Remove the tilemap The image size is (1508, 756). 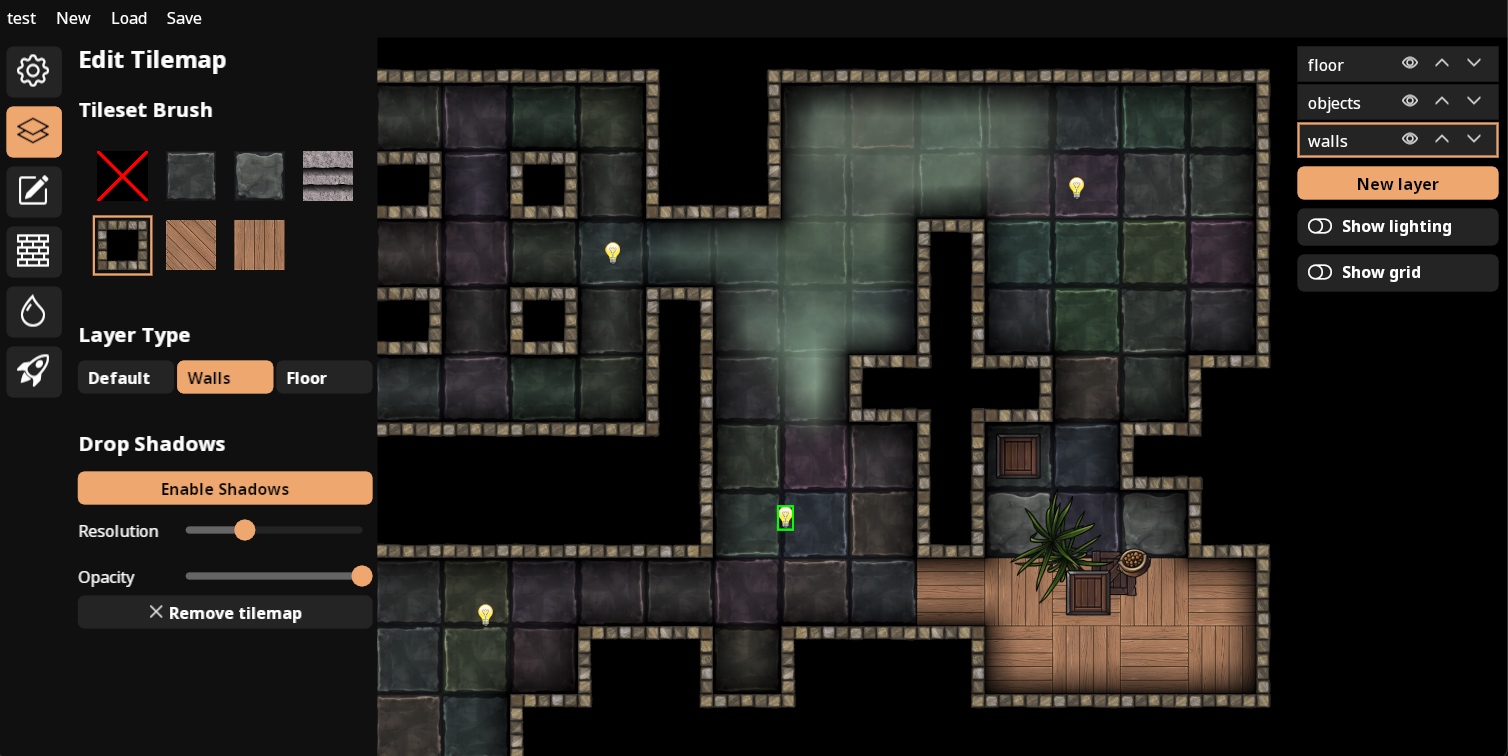(x=225, y=613)
